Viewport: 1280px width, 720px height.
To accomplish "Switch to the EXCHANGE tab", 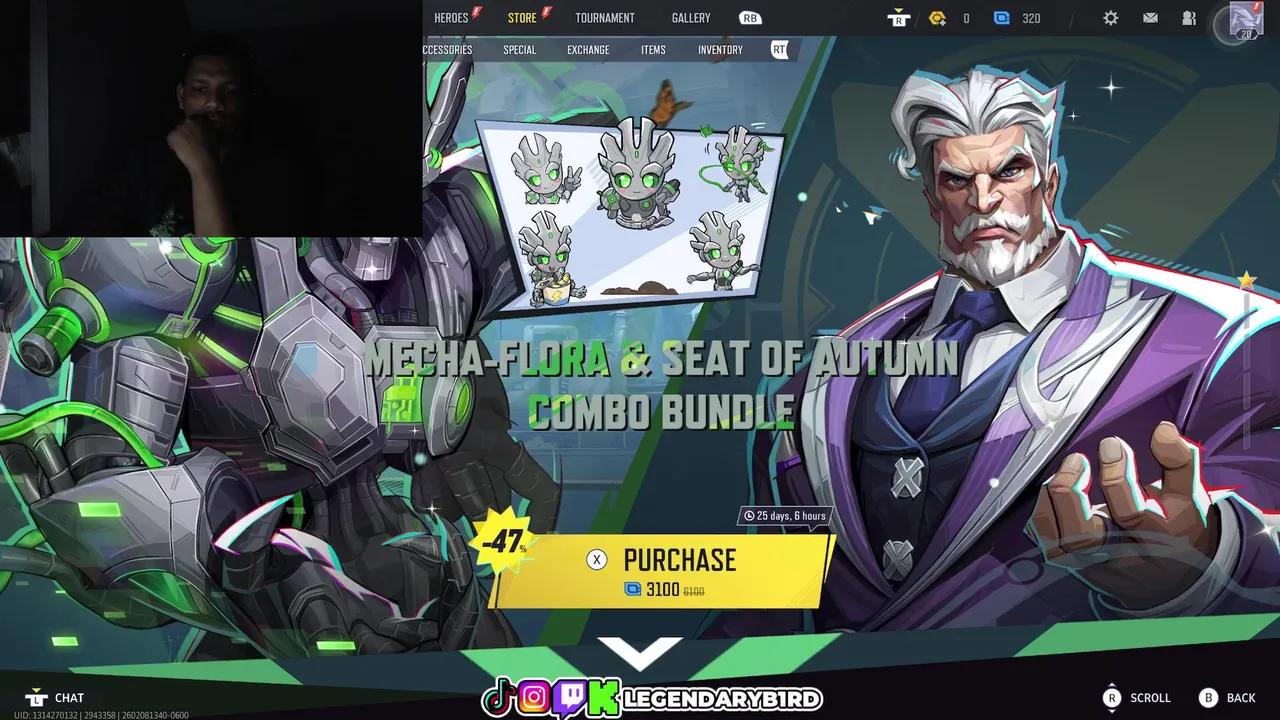I will coord(587,49).
